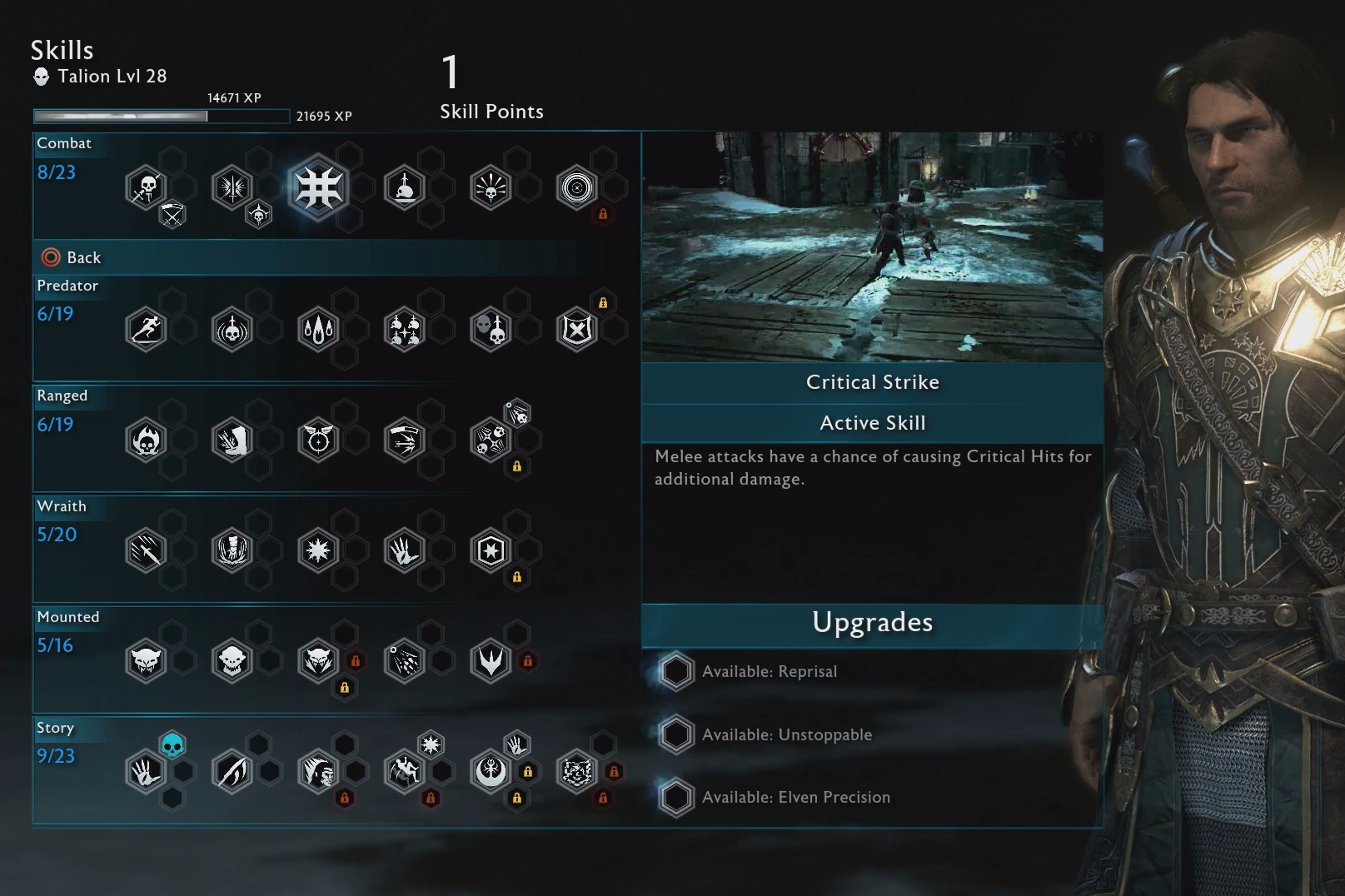Choose the first caragor head Mounted skill
The width and height of the screenshot is (1345, 896).
tap(146, 661)
